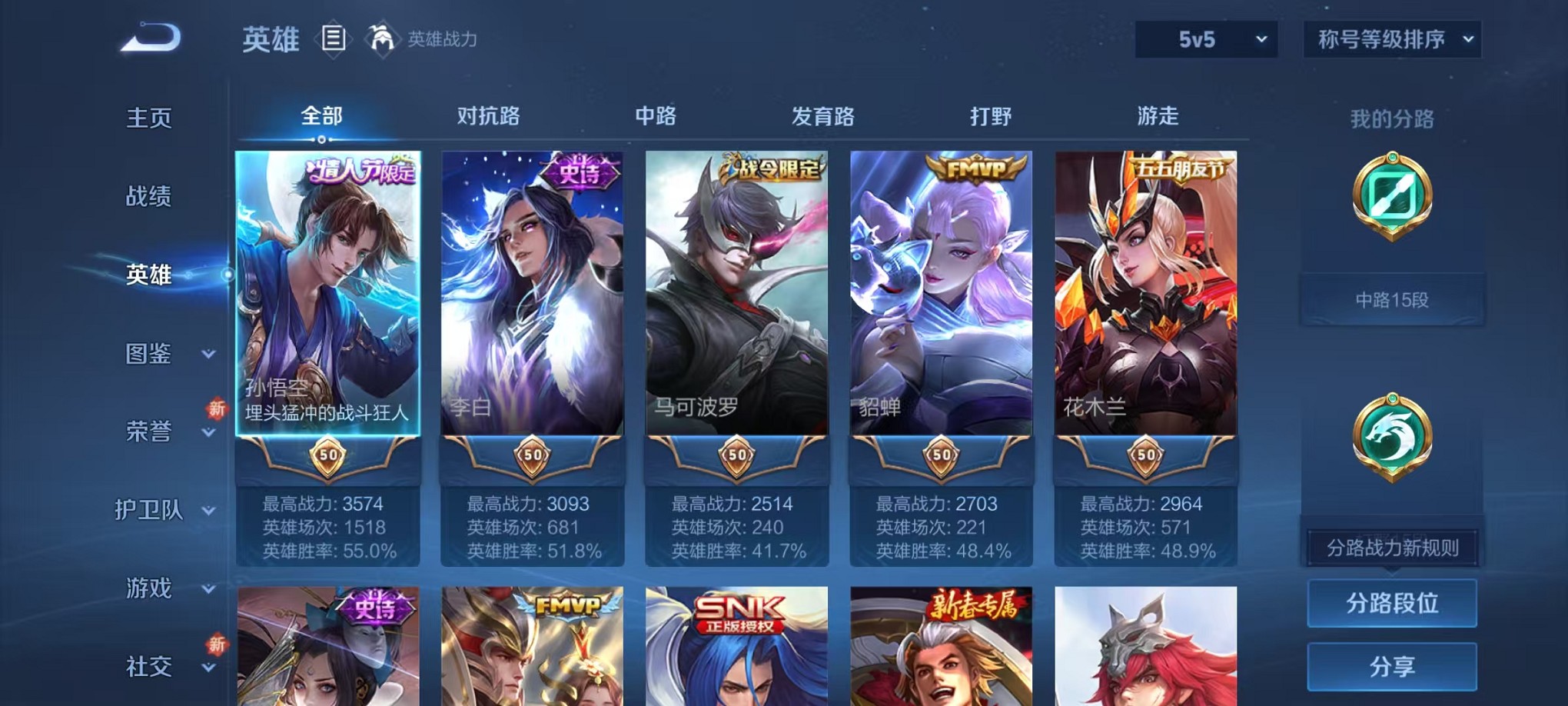Click the 英雄战力 helmet icon

pos(380,36)
